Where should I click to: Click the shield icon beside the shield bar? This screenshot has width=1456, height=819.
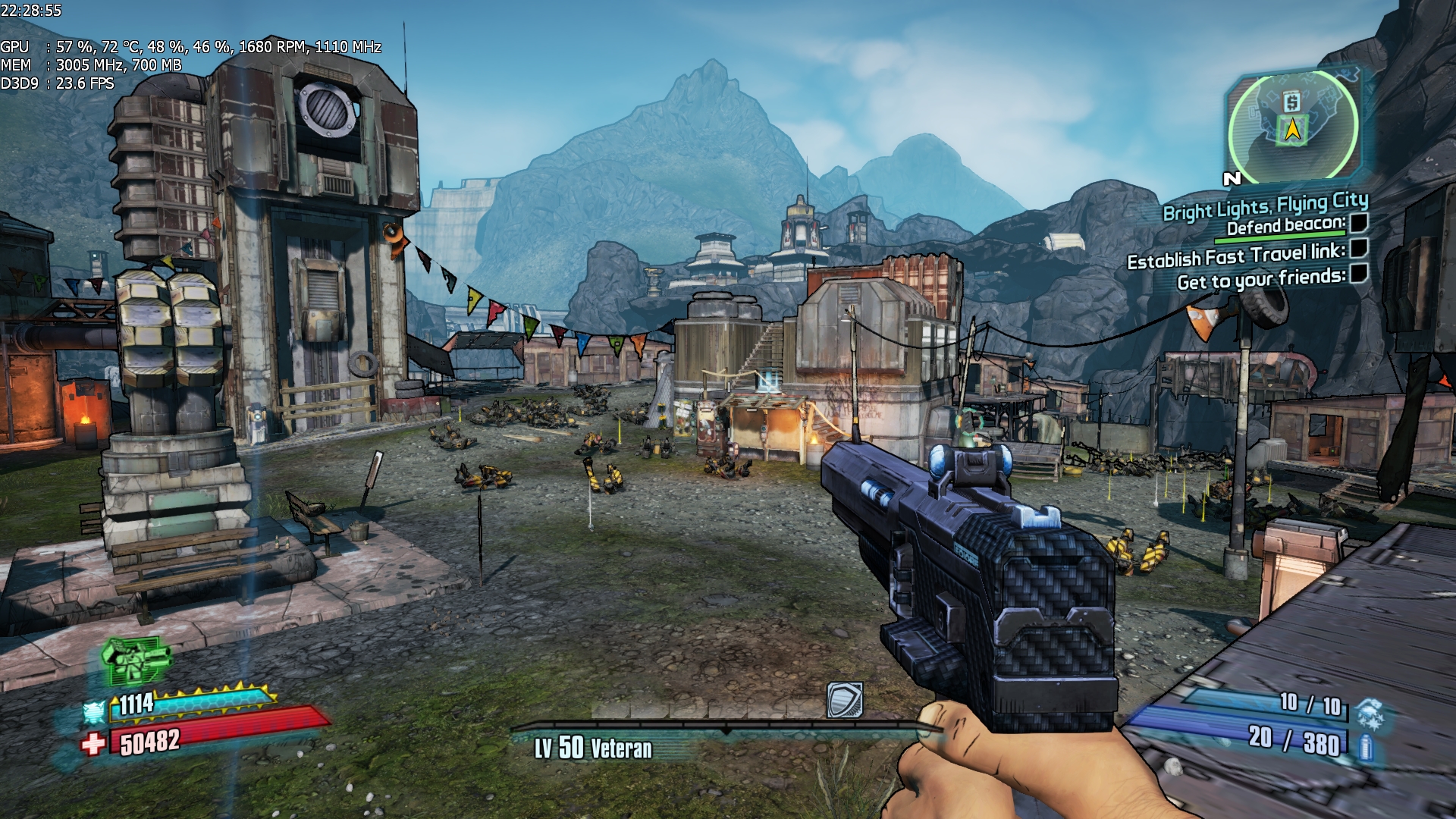[94, 712]
